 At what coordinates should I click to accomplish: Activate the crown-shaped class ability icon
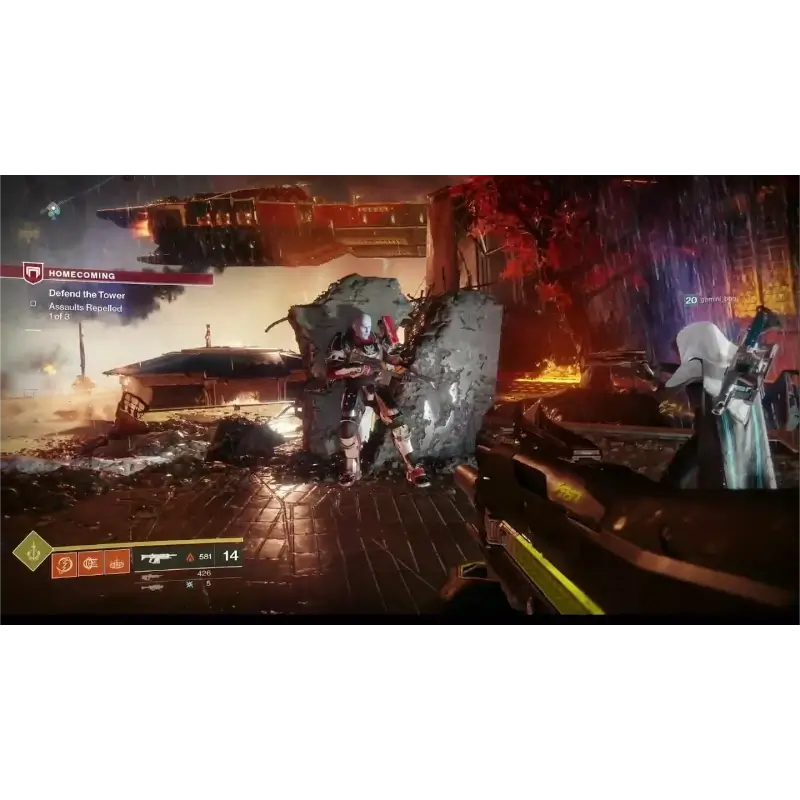click(x=117, y=562)
